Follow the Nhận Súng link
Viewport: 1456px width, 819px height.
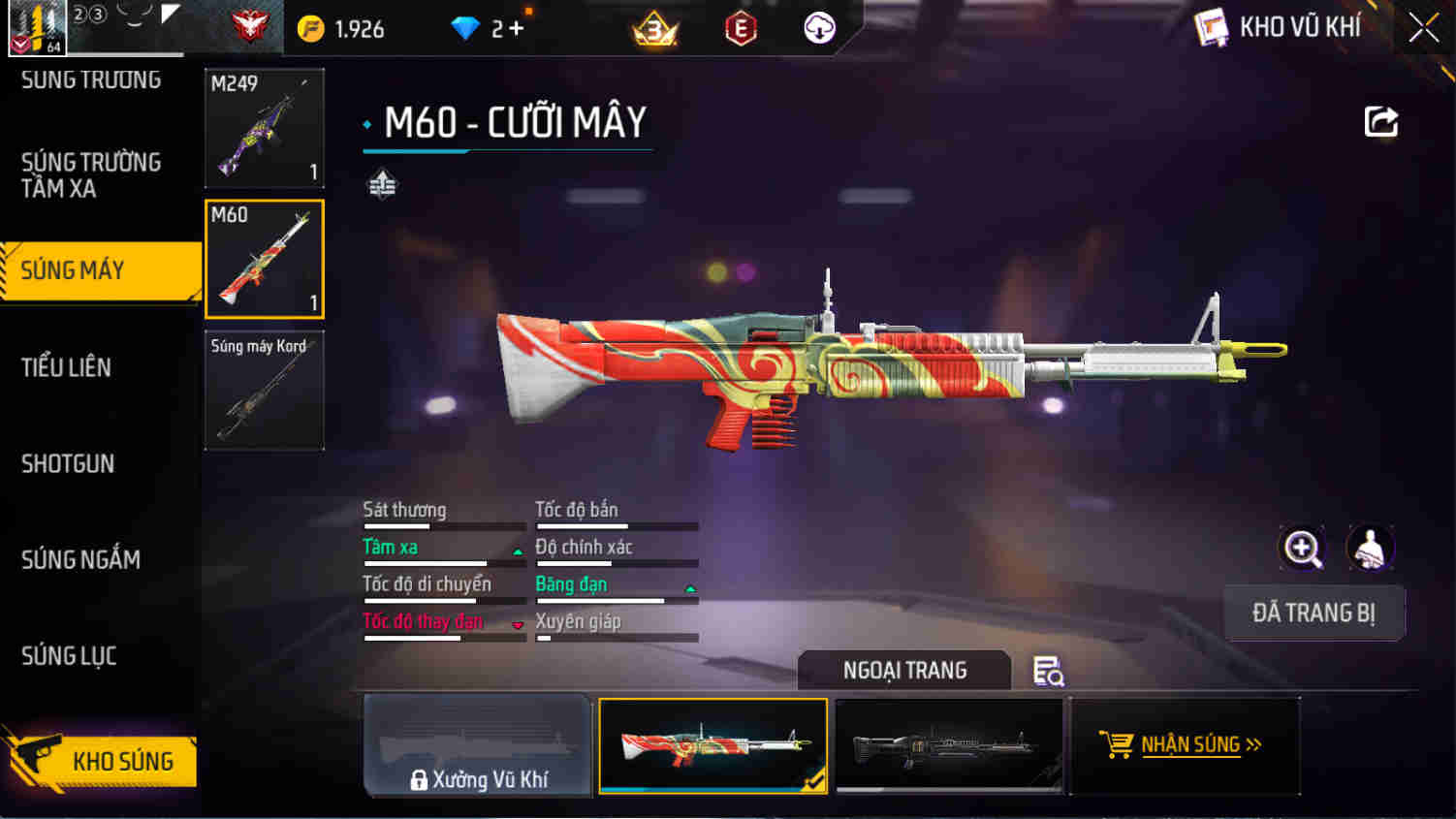click(x=1184, y=745)
